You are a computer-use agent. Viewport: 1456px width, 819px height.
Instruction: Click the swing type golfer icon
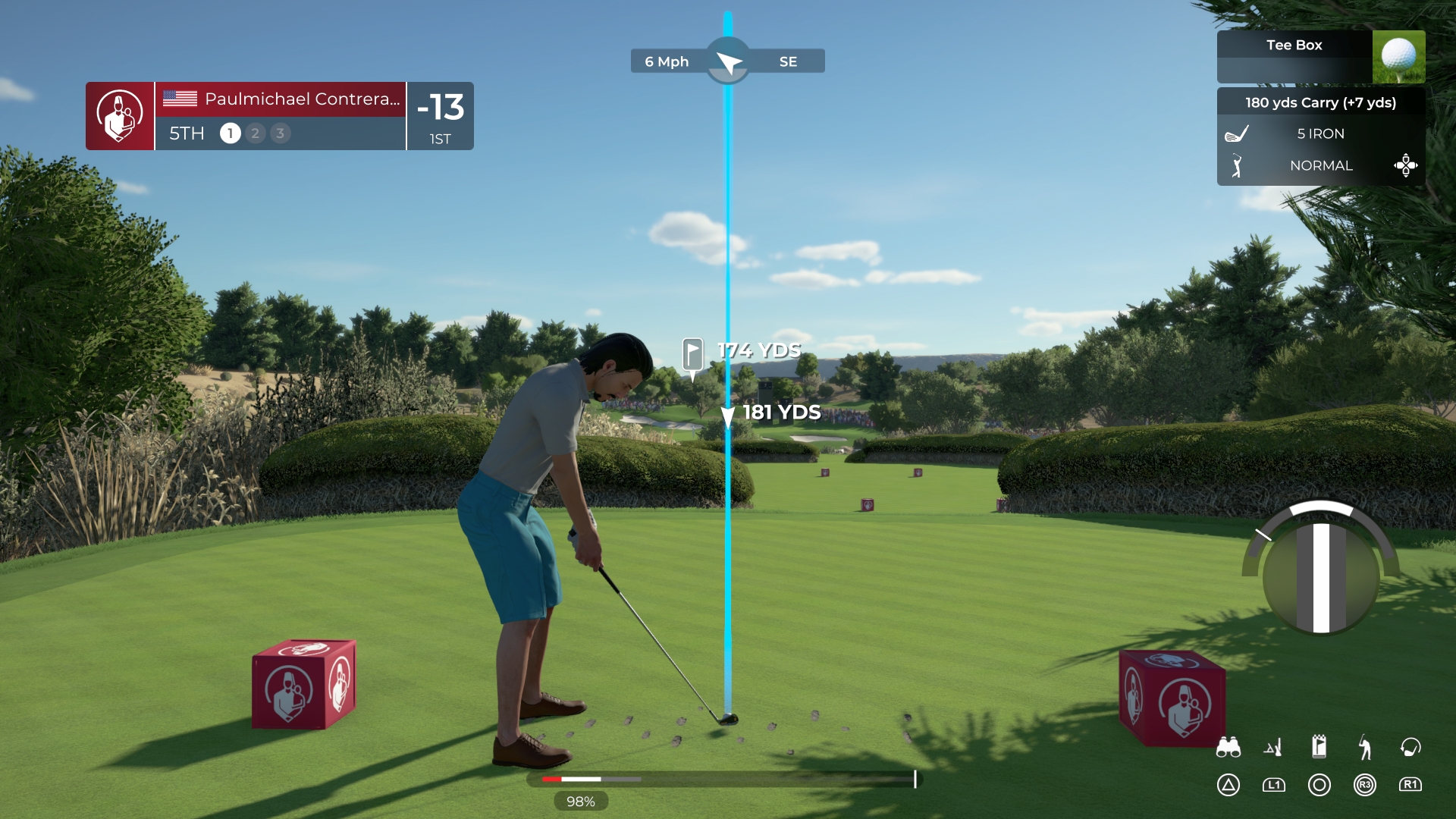[x=1236, y=165]
